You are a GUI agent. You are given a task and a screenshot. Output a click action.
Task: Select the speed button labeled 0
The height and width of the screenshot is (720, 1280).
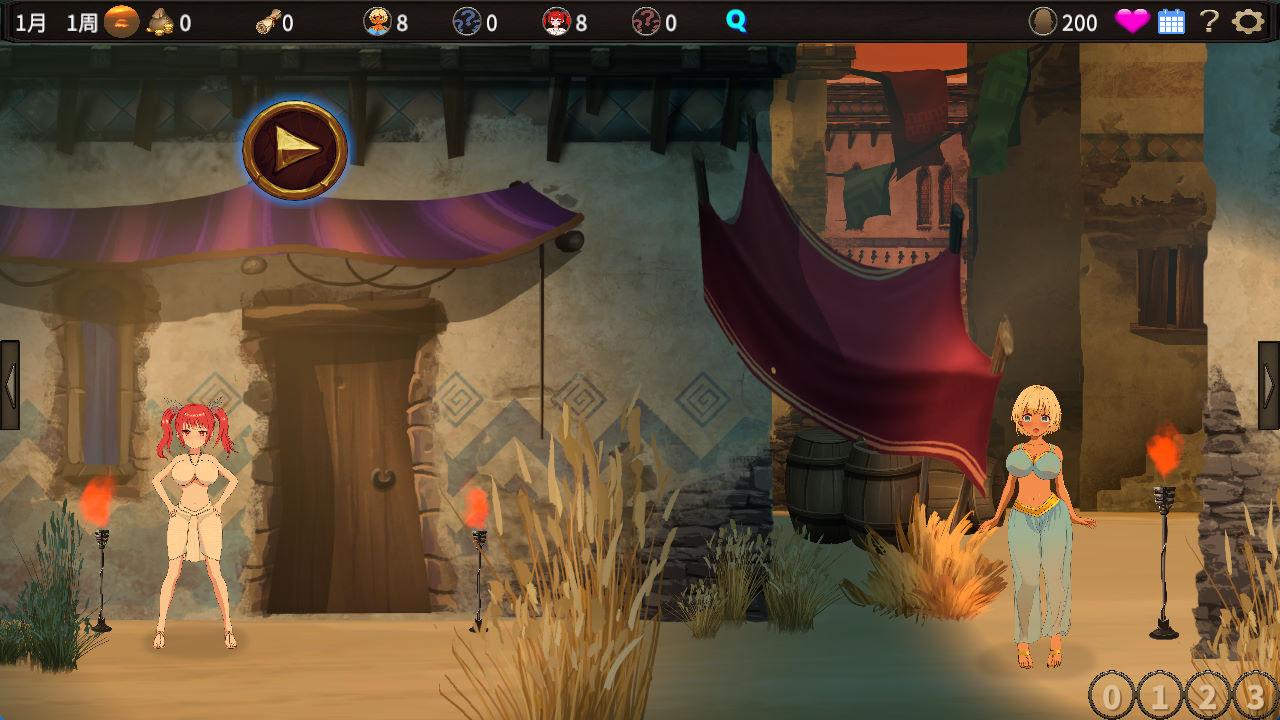[x=1110, y=695]
